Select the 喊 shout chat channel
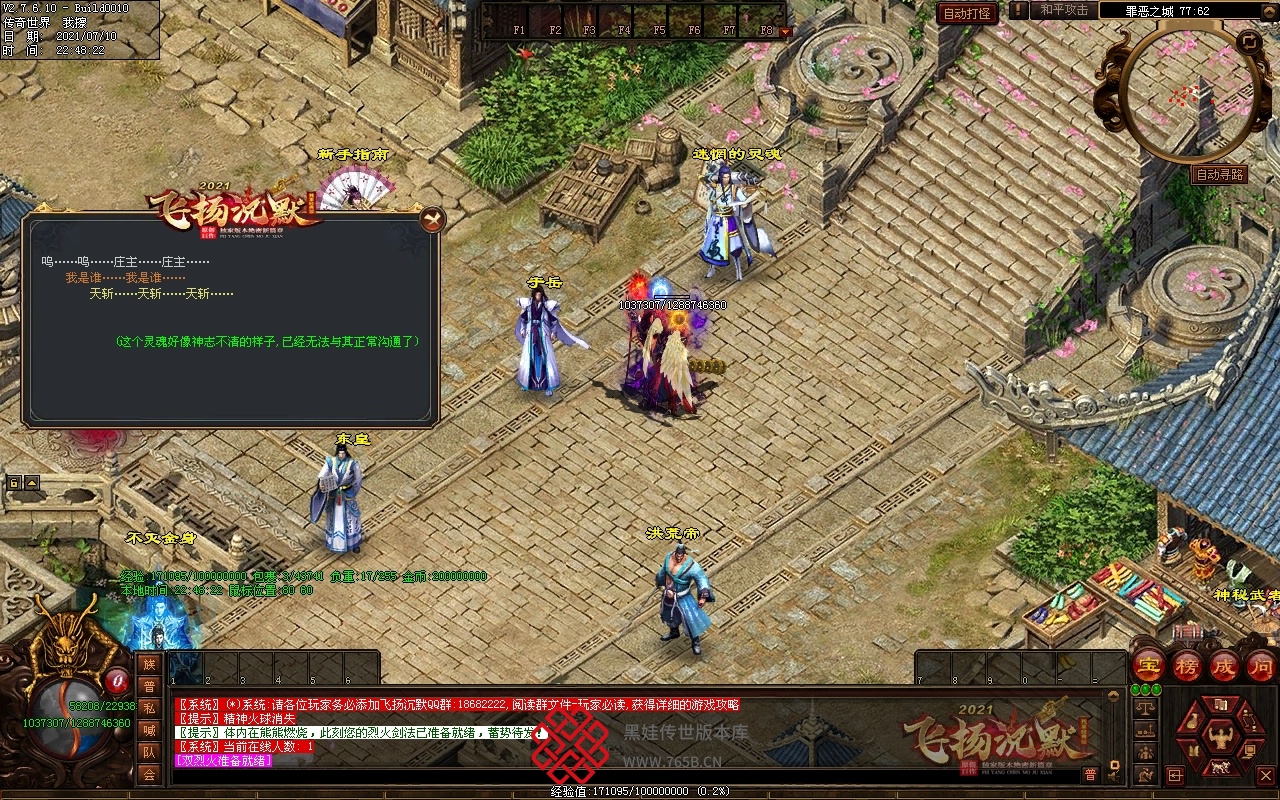This screenshot has width=1280, height=800. point(149,730)
